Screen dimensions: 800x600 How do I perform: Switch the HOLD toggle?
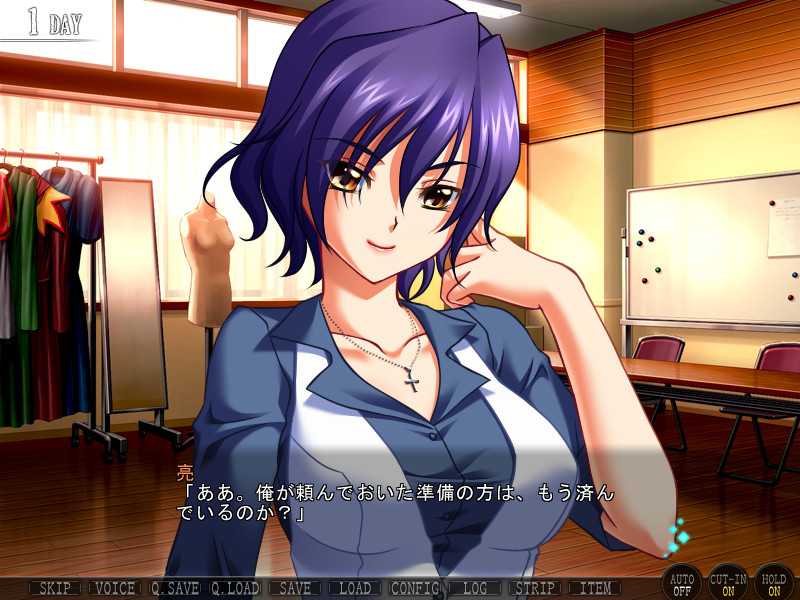[x=774, y=582]
